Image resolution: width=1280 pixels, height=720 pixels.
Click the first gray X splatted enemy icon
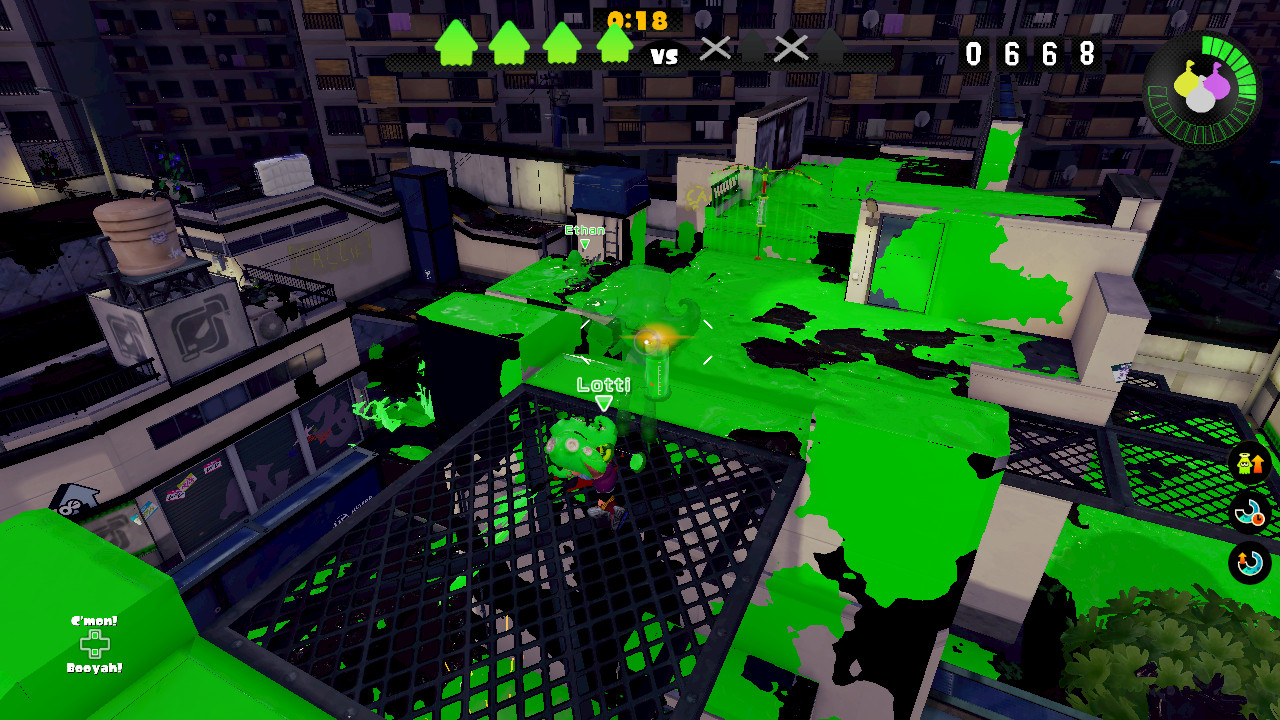click(713, 49)
